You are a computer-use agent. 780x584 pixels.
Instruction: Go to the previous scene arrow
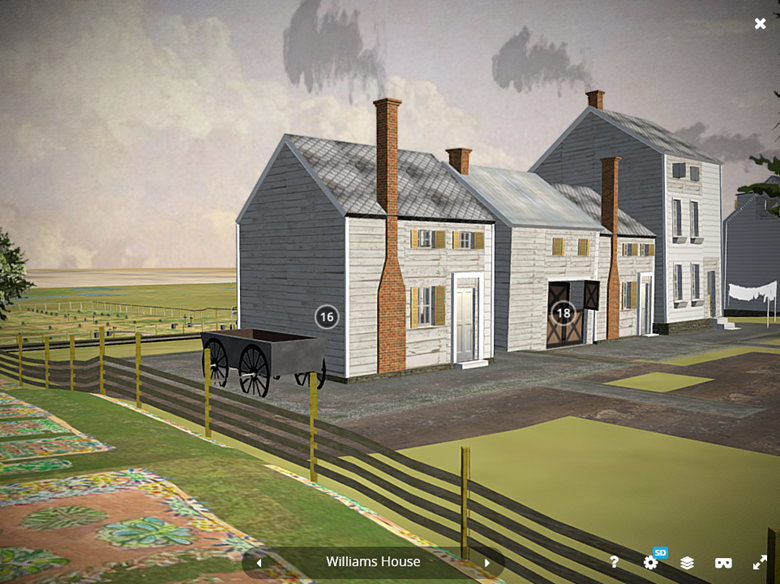[x=258, y=563]
